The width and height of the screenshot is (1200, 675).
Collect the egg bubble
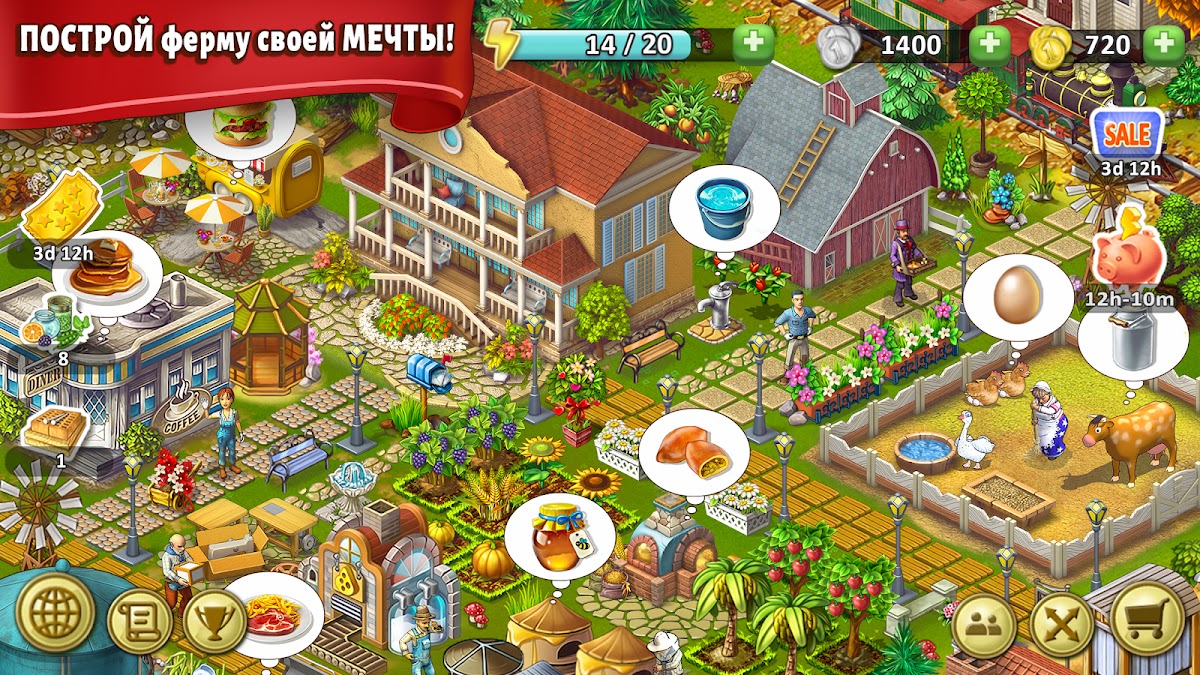[x=1012, y=297]
